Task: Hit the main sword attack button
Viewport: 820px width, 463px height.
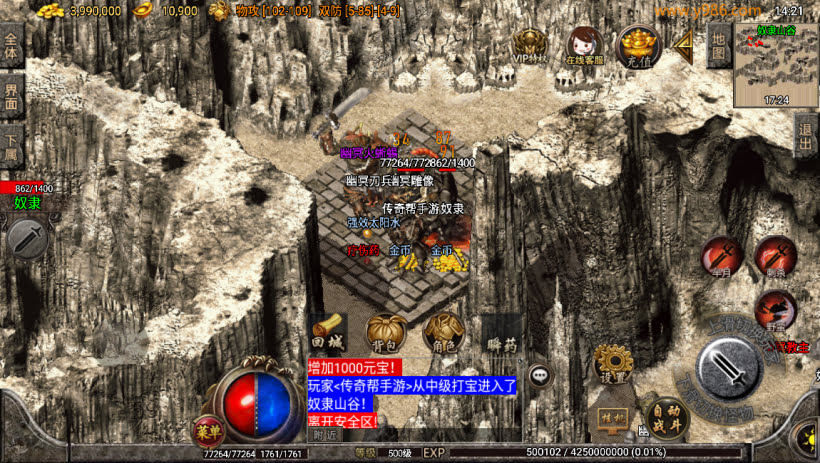Action: point(732,370)
